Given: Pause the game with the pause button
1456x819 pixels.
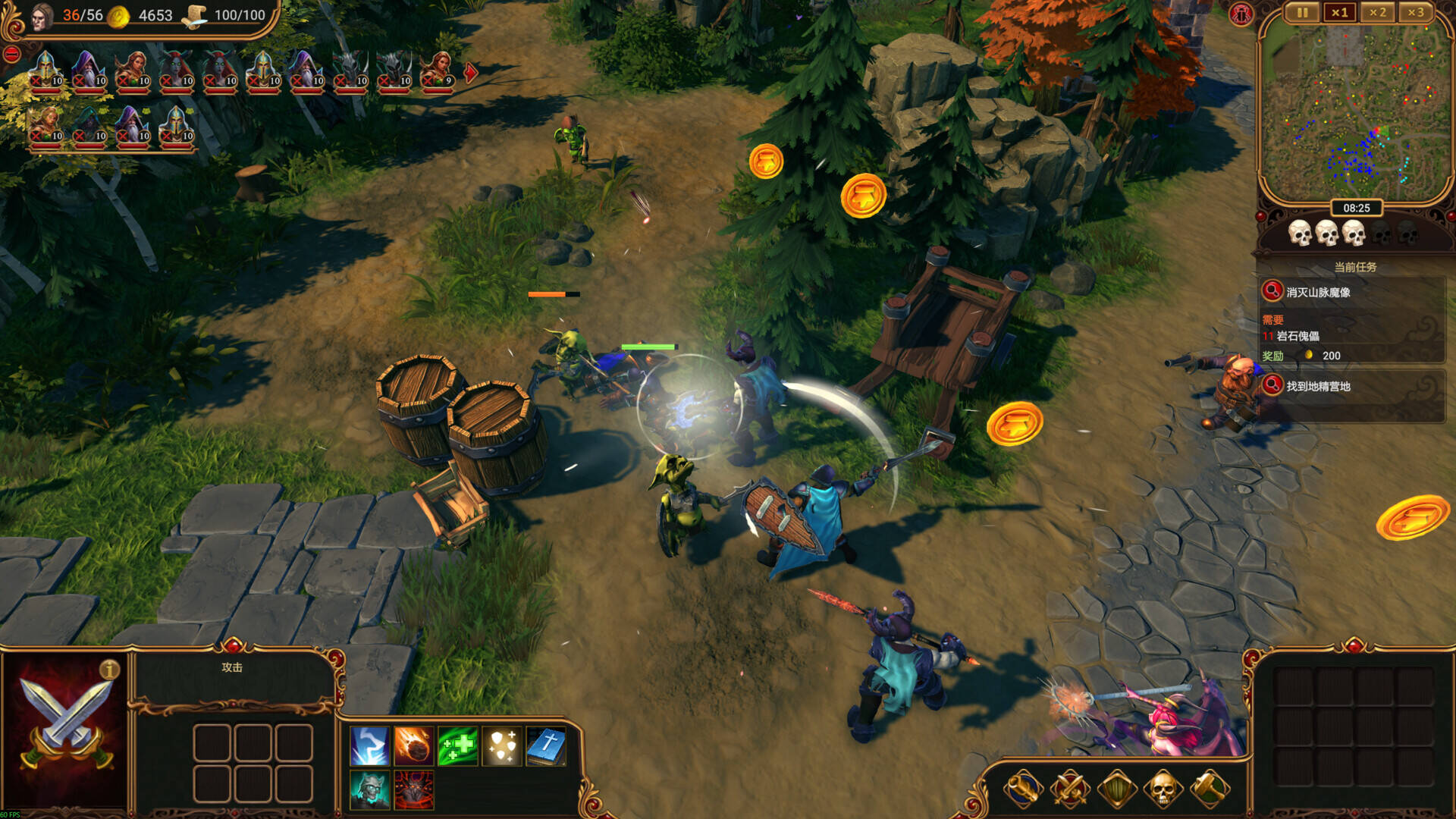Looking at the screenshot, I should [x=1302, y=13].
